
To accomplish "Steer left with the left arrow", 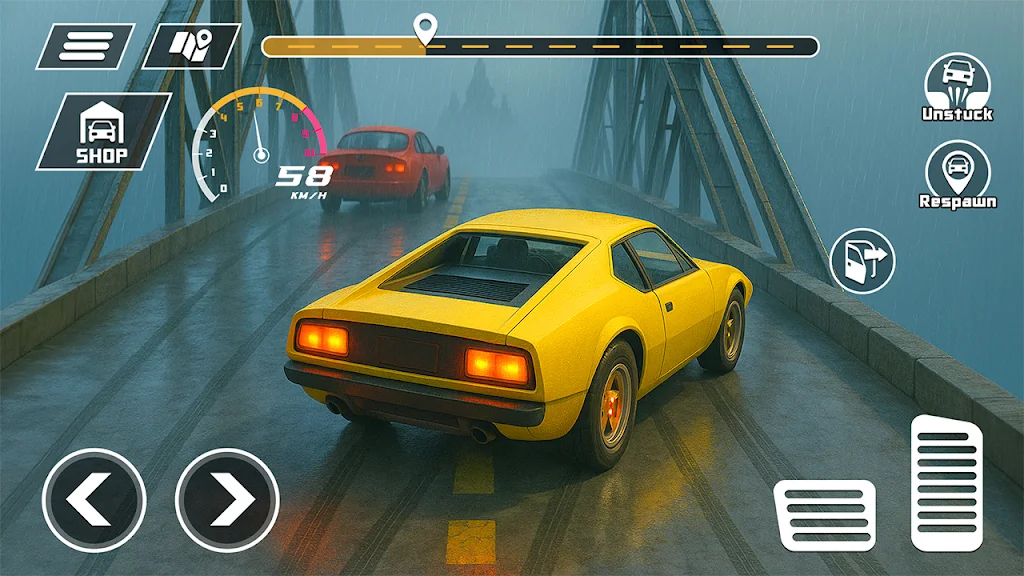I will click(x=94, y=500).
